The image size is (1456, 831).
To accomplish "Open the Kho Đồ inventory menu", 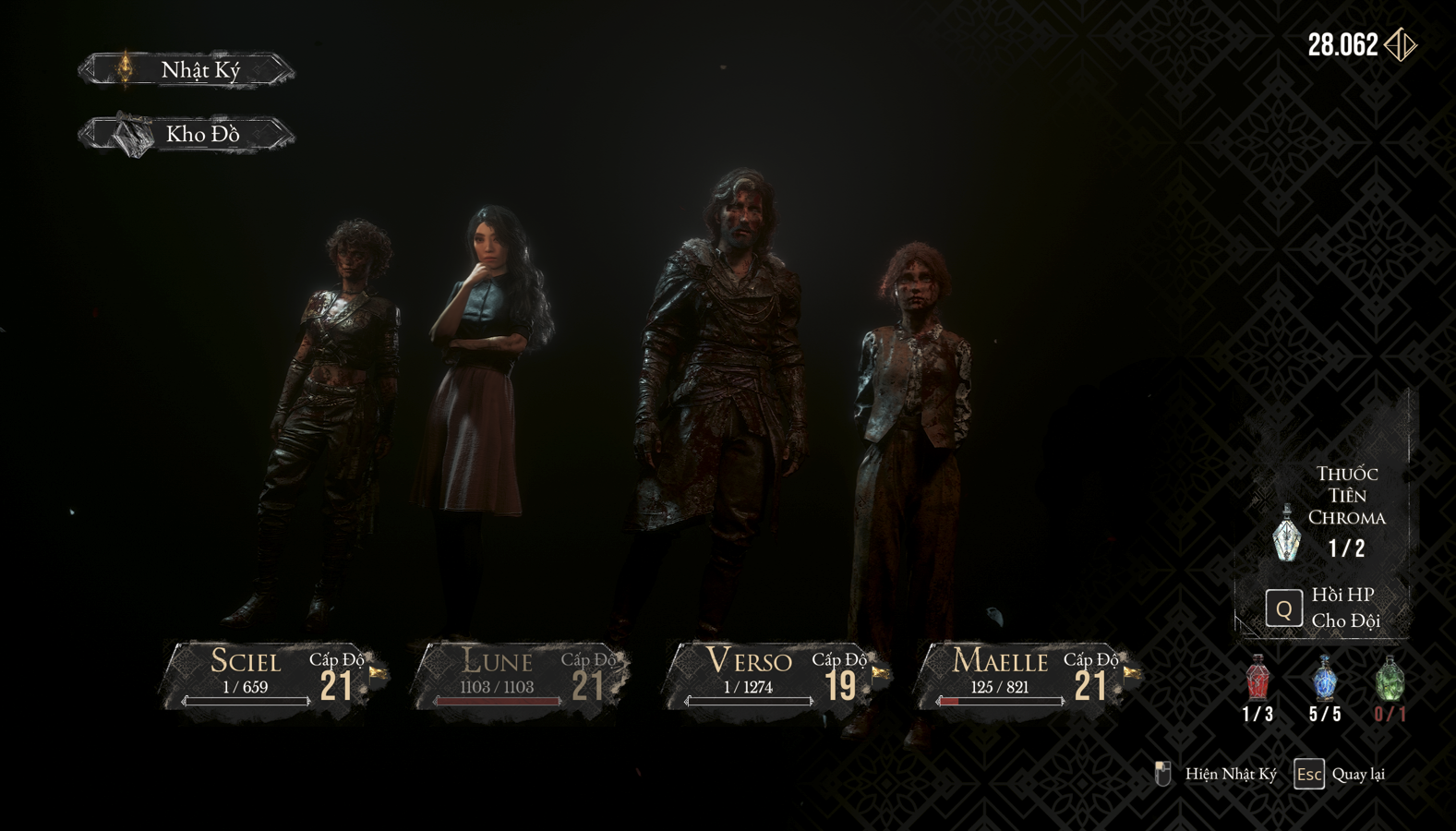I will [x=187, y=135].
